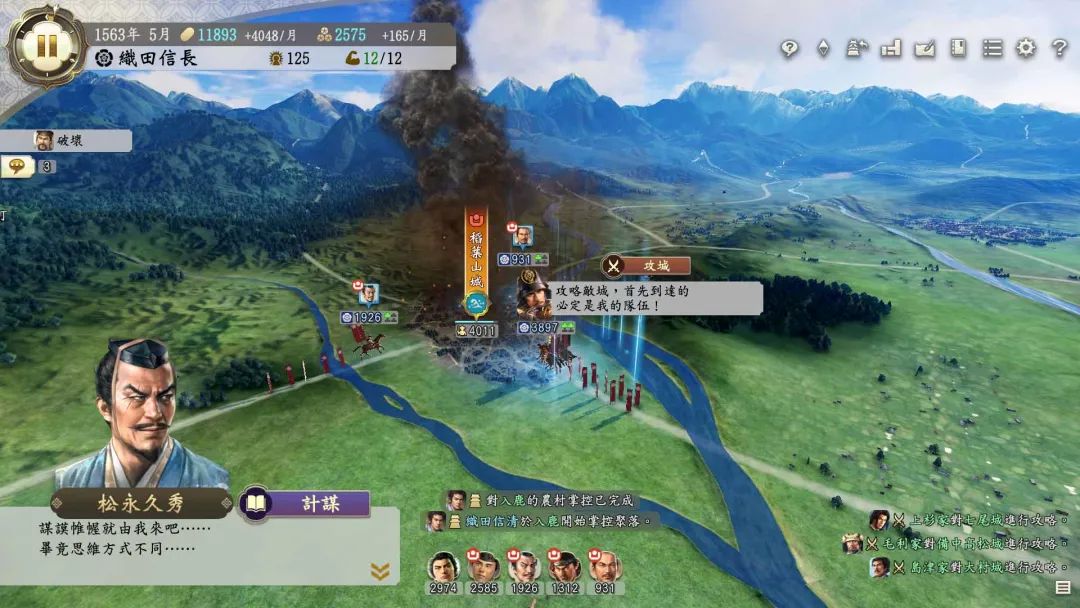This screenshot has height=608, width=1080.
Task: Open the log menu icon at bottom-right
Action: [1062, 588]
